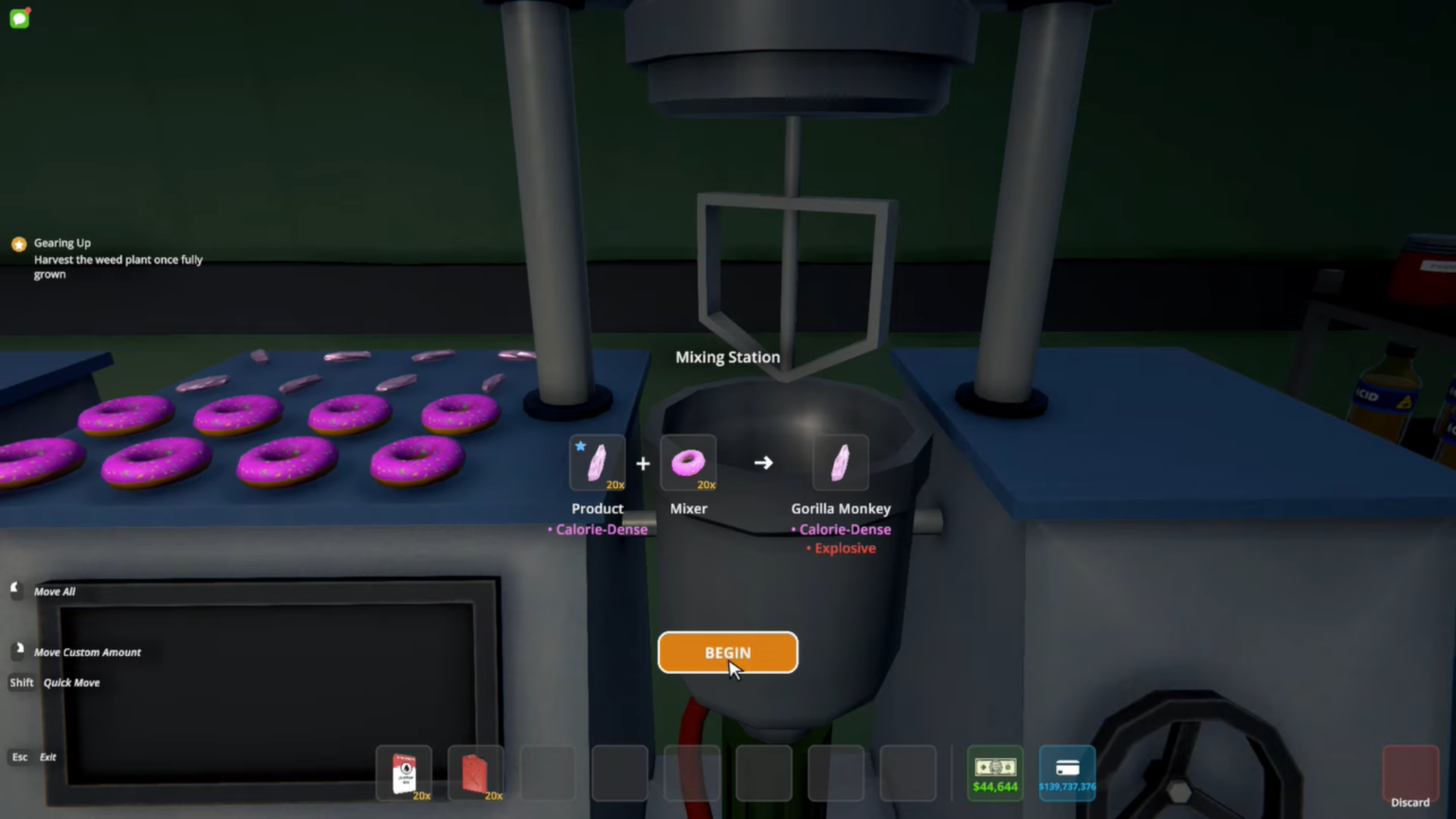Select the white item box in the first hotbar slot
This screenshot has height=819, width=1456.
coord(405,773)
